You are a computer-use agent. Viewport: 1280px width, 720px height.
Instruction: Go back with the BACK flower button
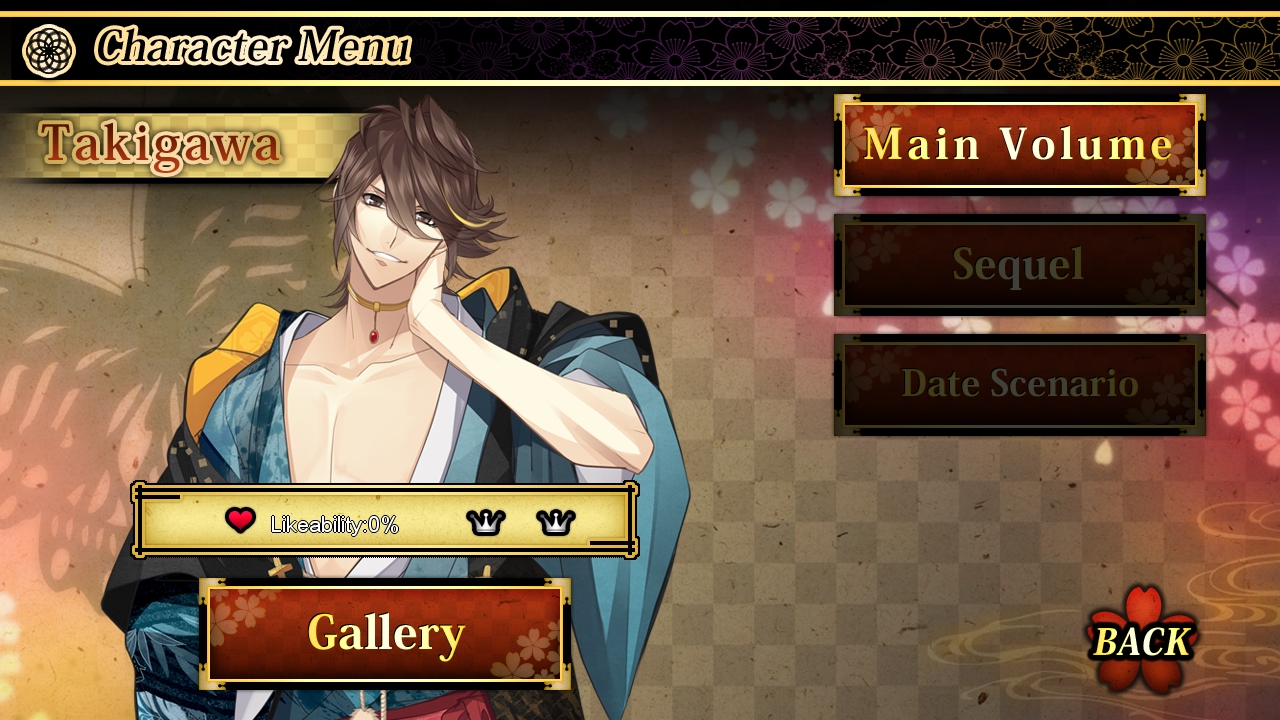1142,640
